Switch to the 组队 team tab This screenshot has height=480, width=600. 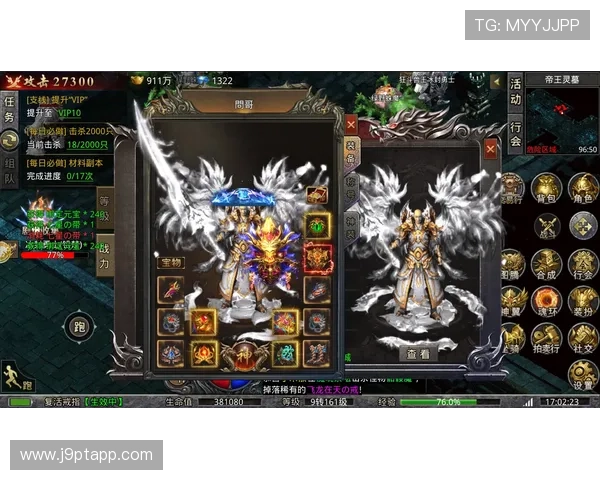coord(9,172)
